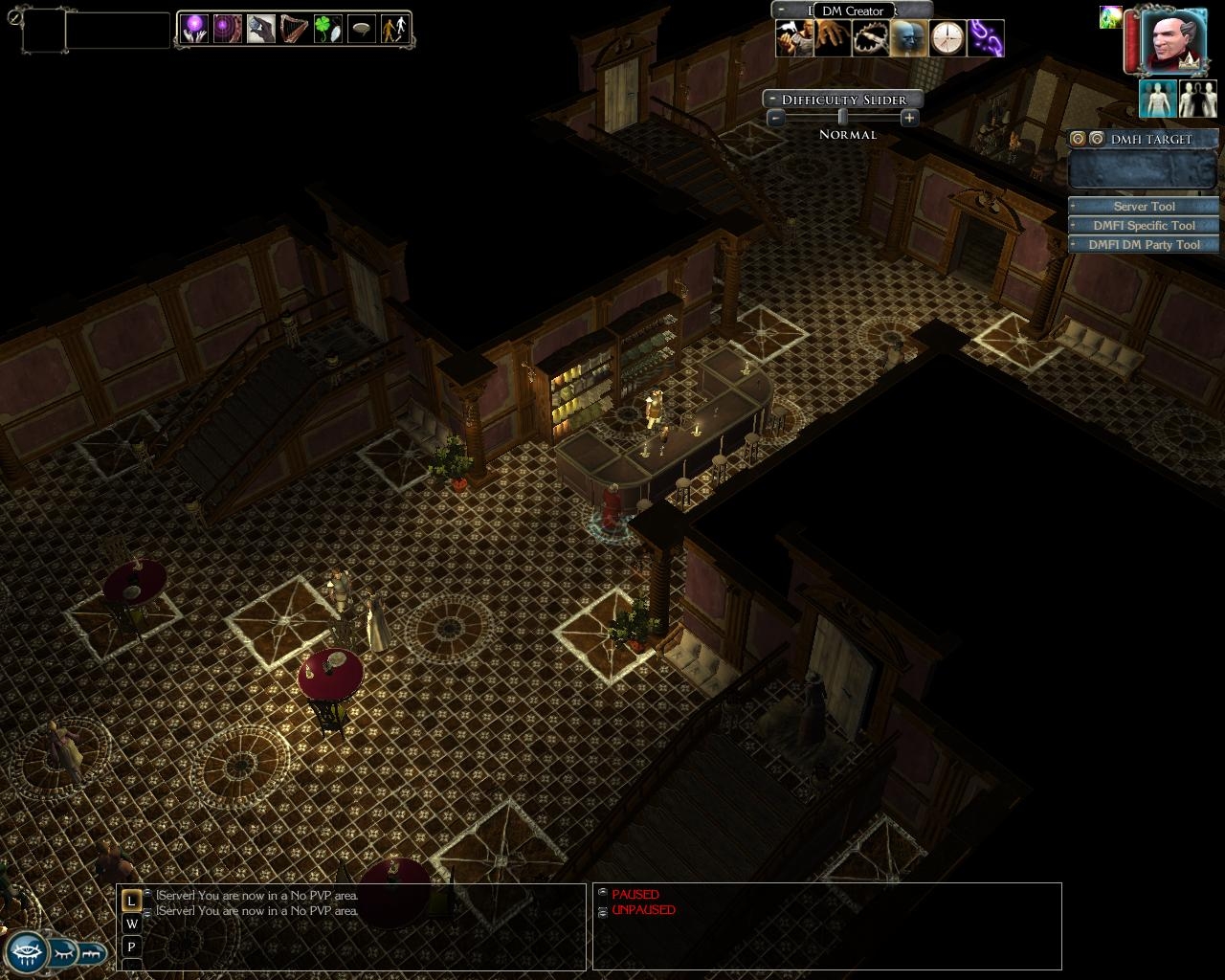Switch to the W chat tab
The height and width of the screenshot is (980, 1225).
coord(131,924)
